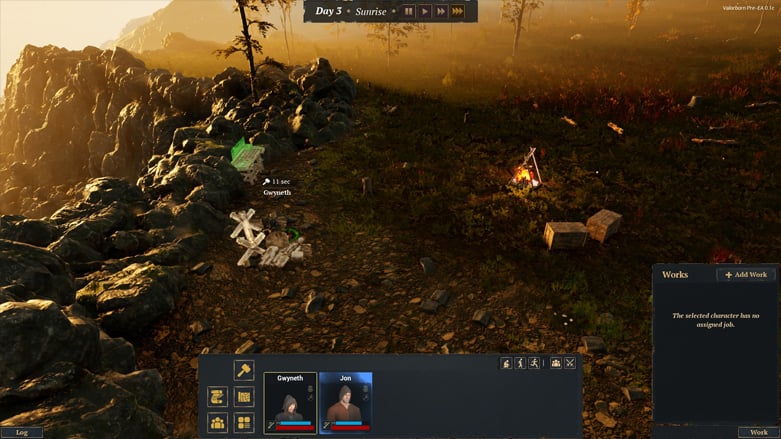Toggle the crossed swords combat mode
The height and width of the screenshot is (439, 781).
pyautogui.click(x=570, y=363)
